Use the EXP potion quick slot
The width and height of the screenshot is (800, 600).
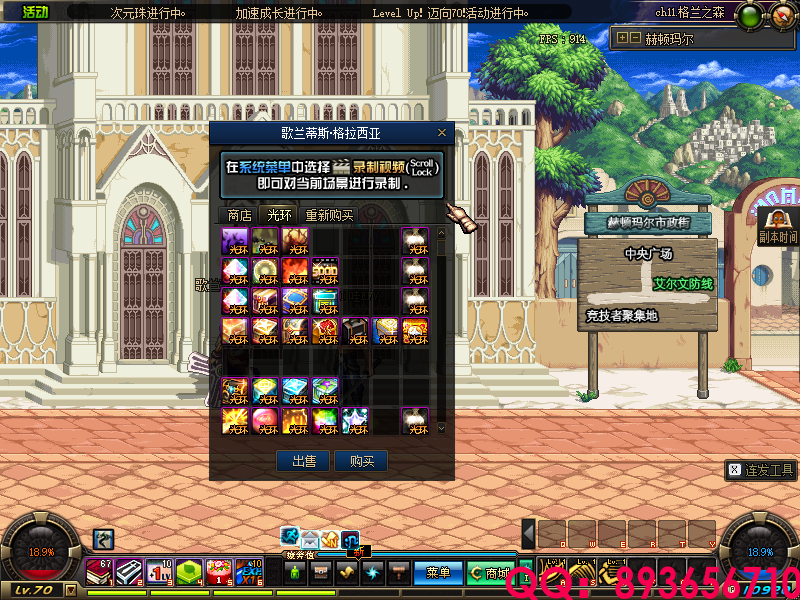pos(248,570)
